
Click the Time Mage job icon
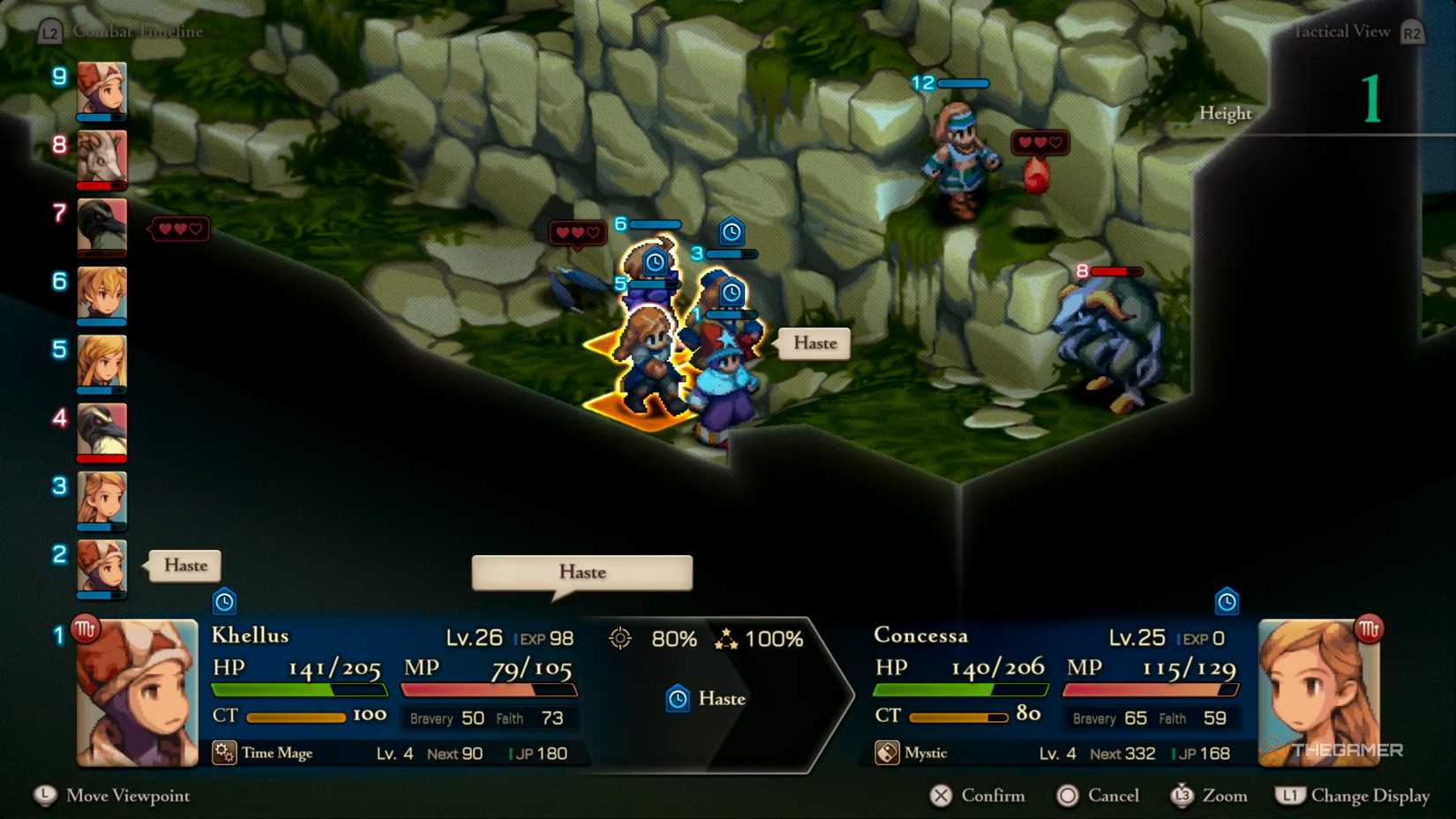click(224, 753)
